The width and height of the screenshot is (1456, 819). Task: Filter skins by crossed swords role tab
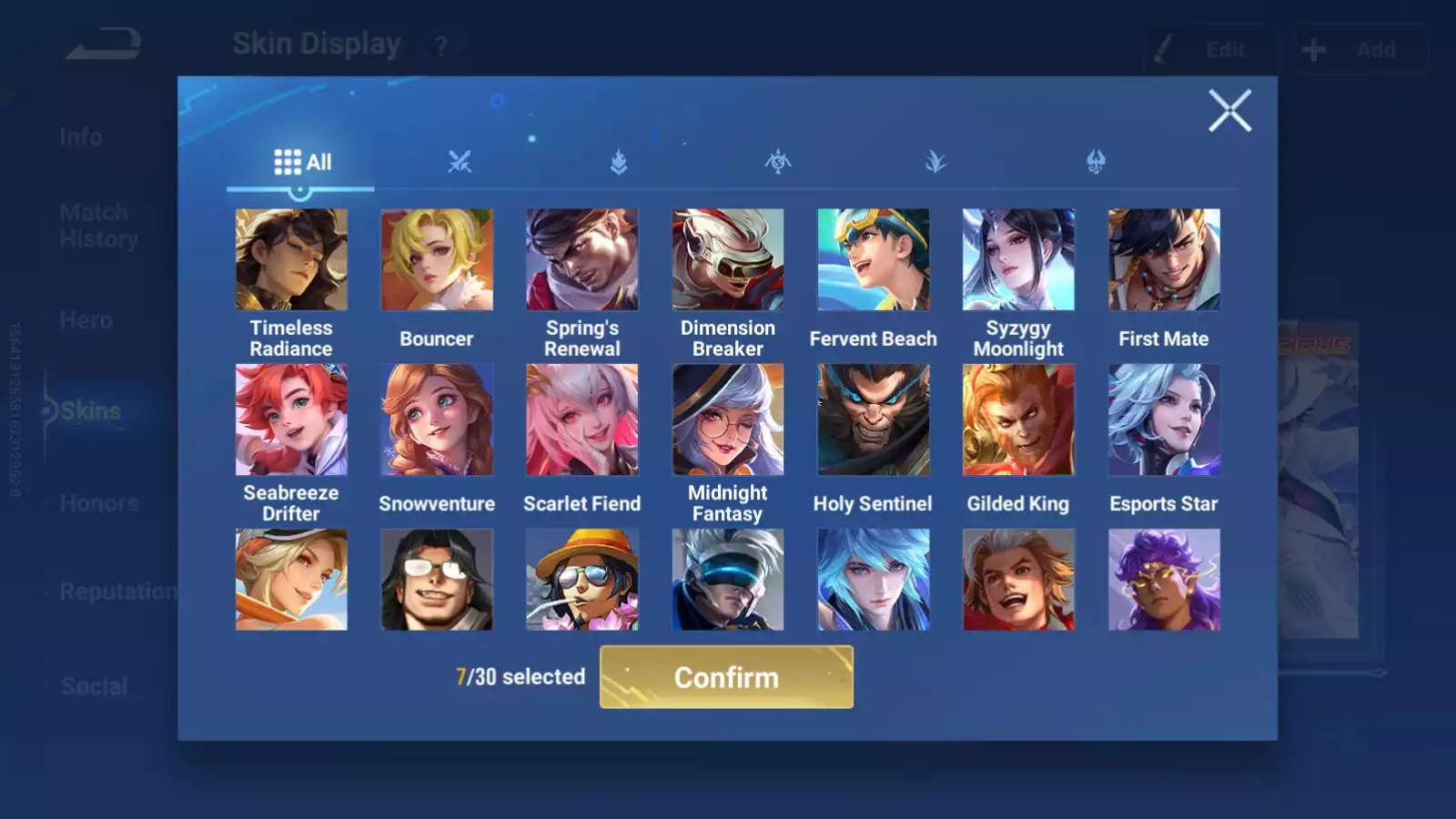pos(460,163)
